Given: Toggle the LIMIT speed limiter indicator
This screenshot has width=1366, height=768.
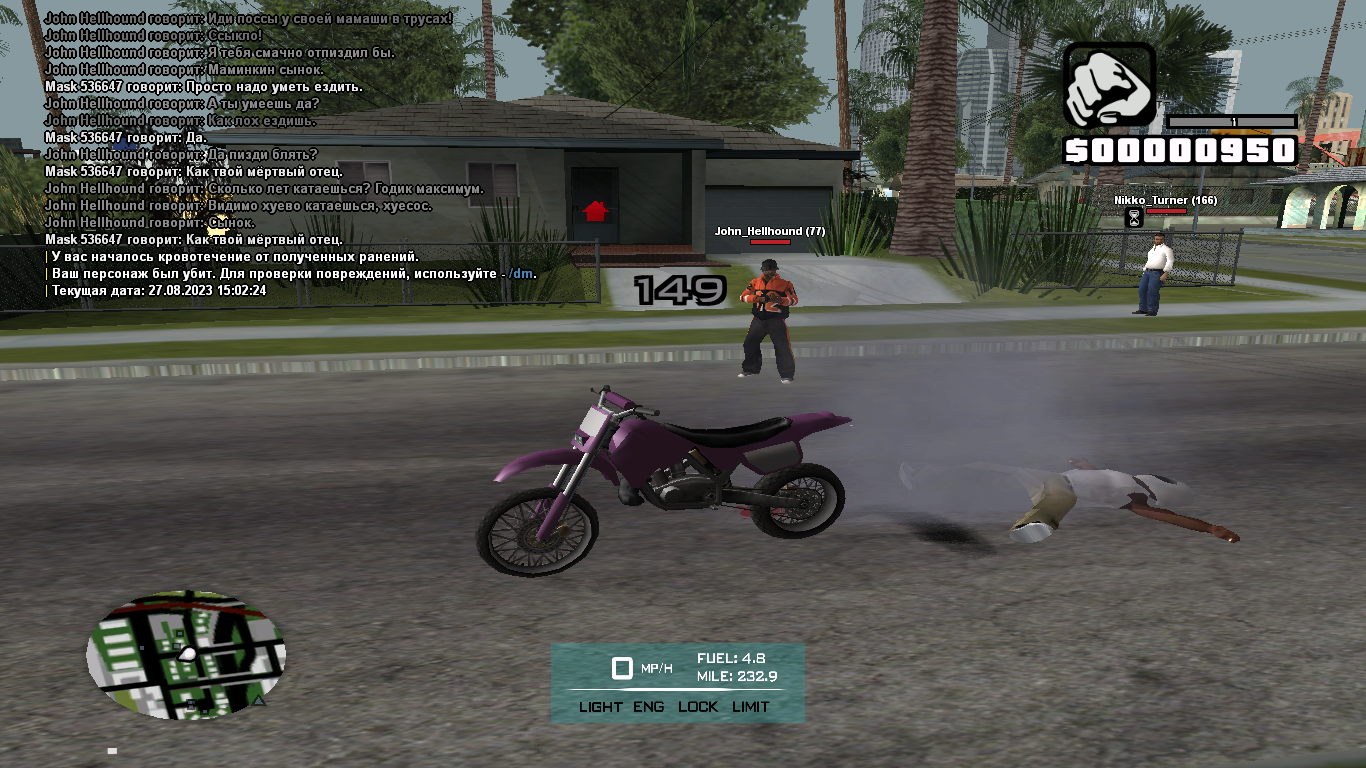Looking at the screenshot, I should tap(750, 707).
